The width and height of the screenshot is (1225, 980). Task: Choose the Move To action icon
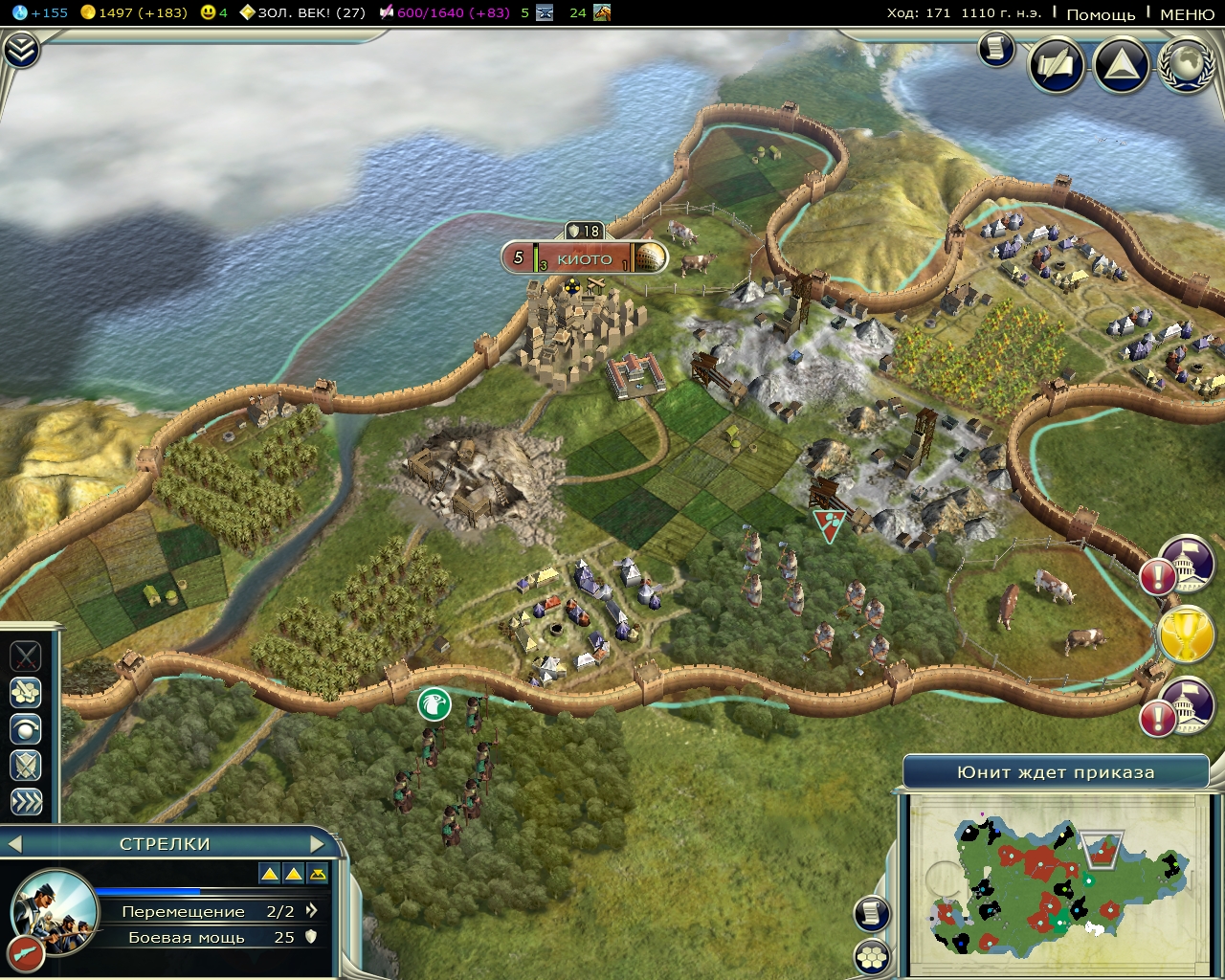coord(26,692)
